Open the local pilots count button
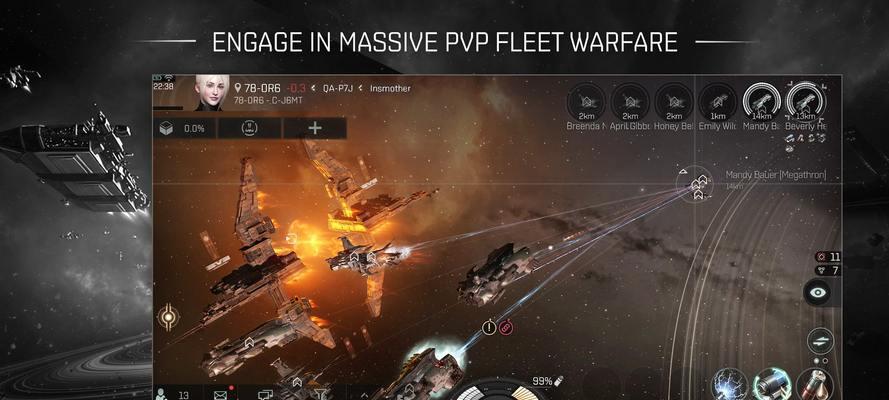Viewport: 889px width, 400px height. (x=172, y=394)
